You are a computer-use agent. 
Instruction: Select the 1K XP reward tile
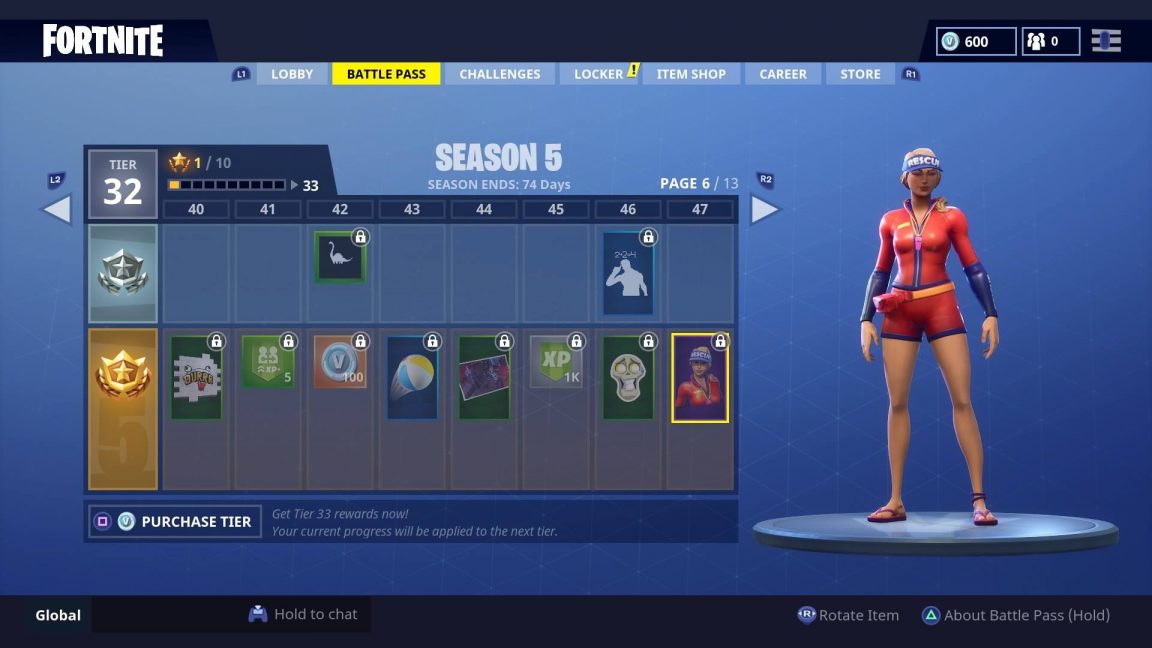pyautogui.click(x=556, y=361)
